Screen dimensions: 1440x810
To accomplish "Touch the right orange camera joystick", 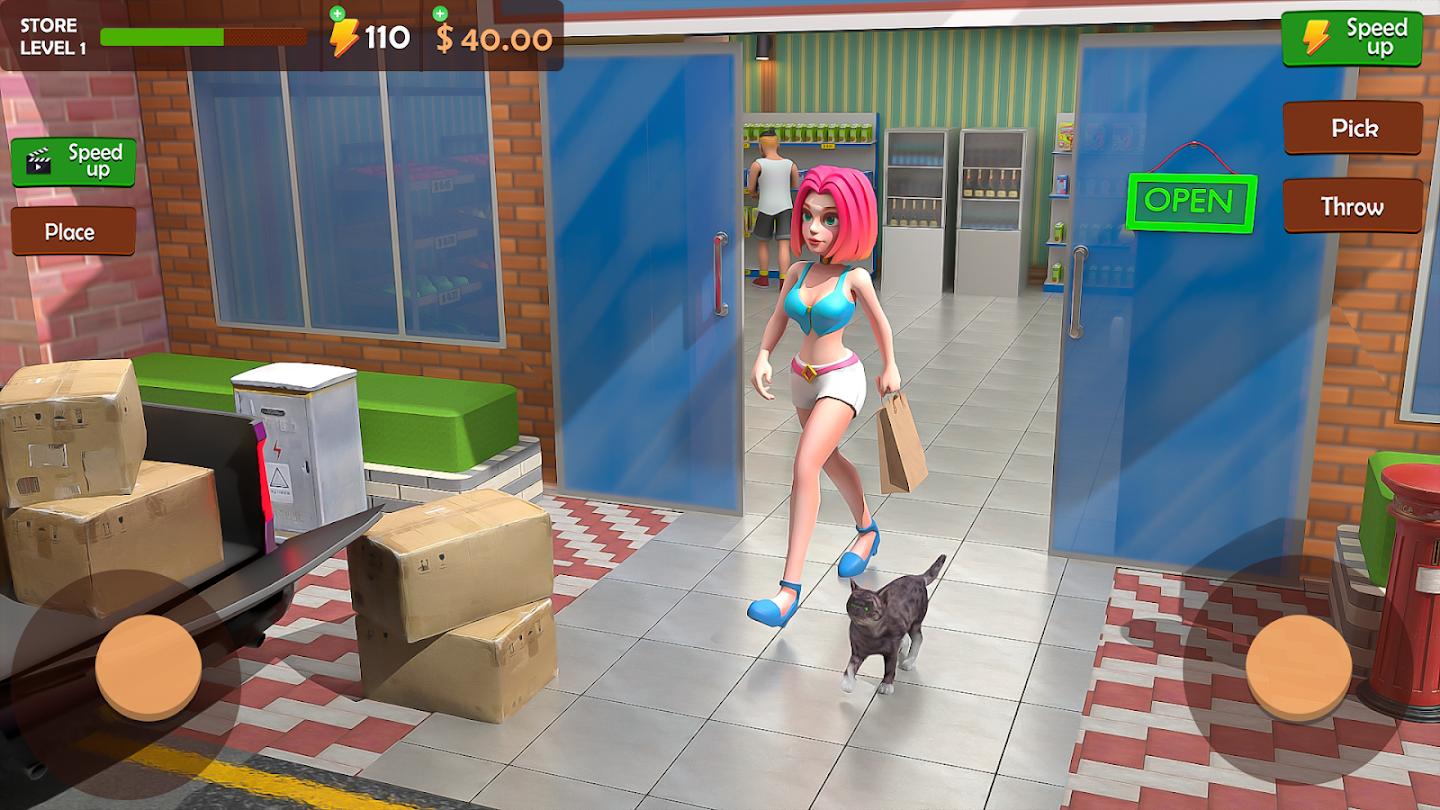I will point(1299,667).
